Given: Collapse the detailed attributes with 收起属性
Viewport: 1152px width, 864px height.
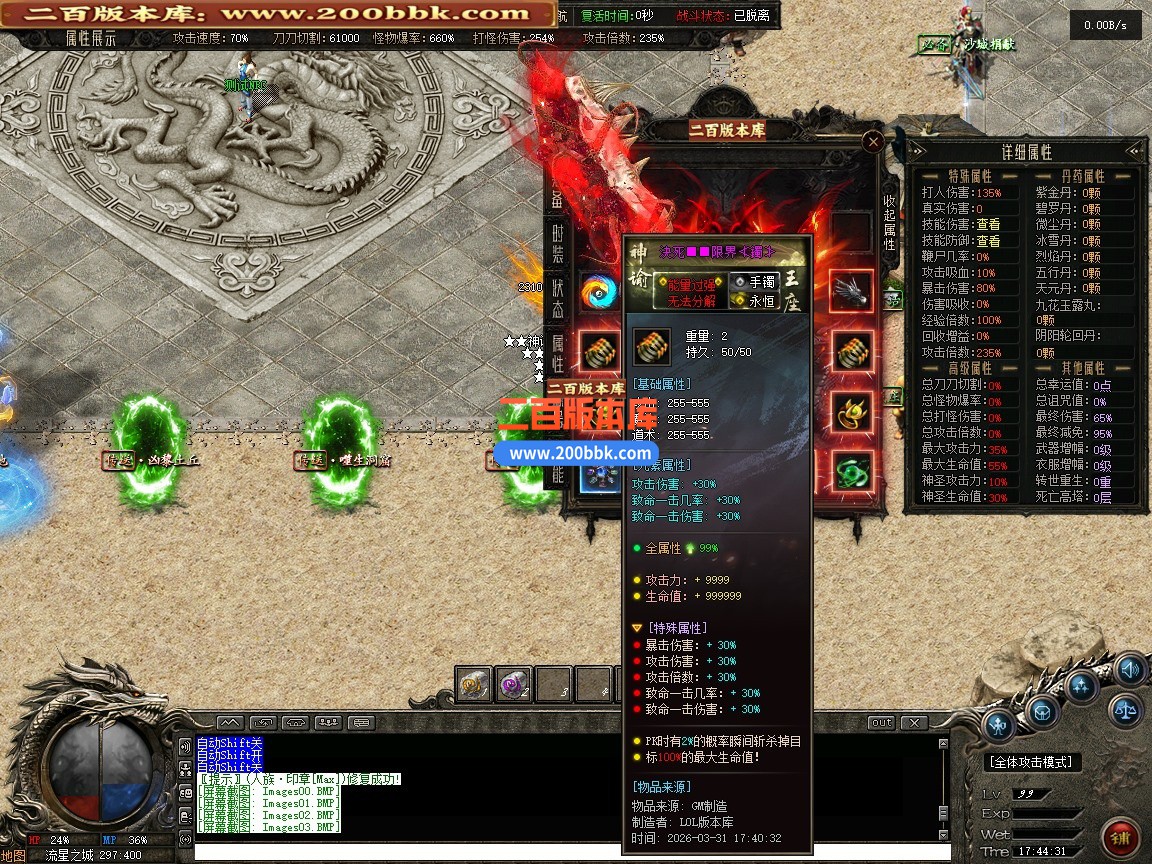Looking at the screenshot, I should click(x=889, y=222).
